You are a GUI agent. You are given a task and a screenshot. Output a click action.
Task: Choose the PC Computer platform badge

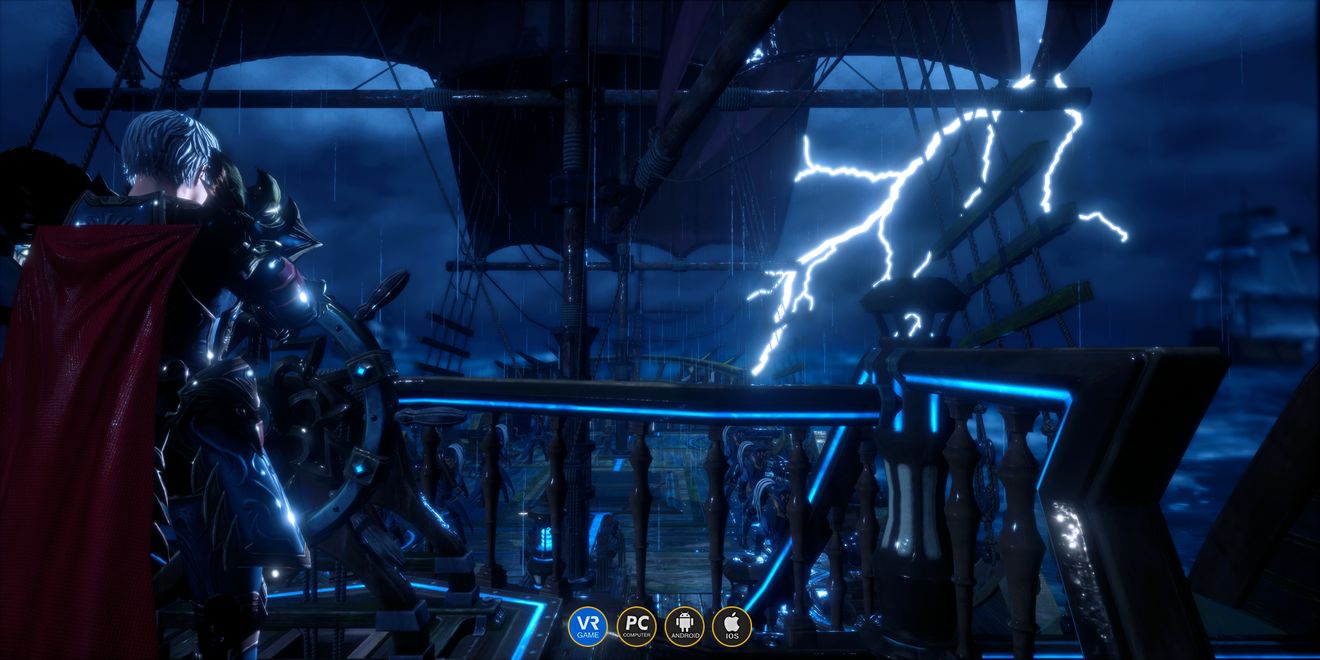[636, 626]
